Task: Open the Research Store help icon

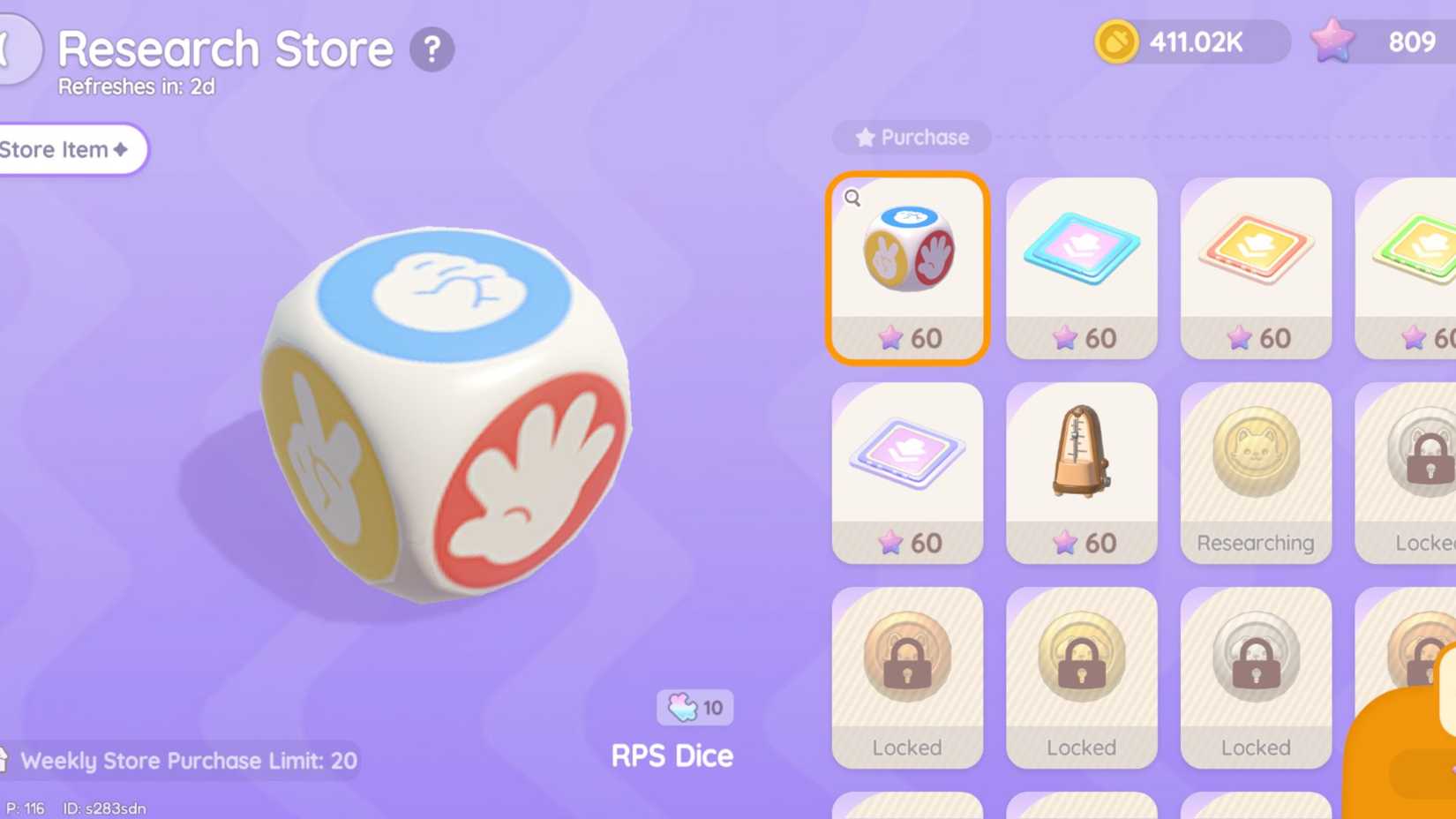Action: tap(432, 50)
